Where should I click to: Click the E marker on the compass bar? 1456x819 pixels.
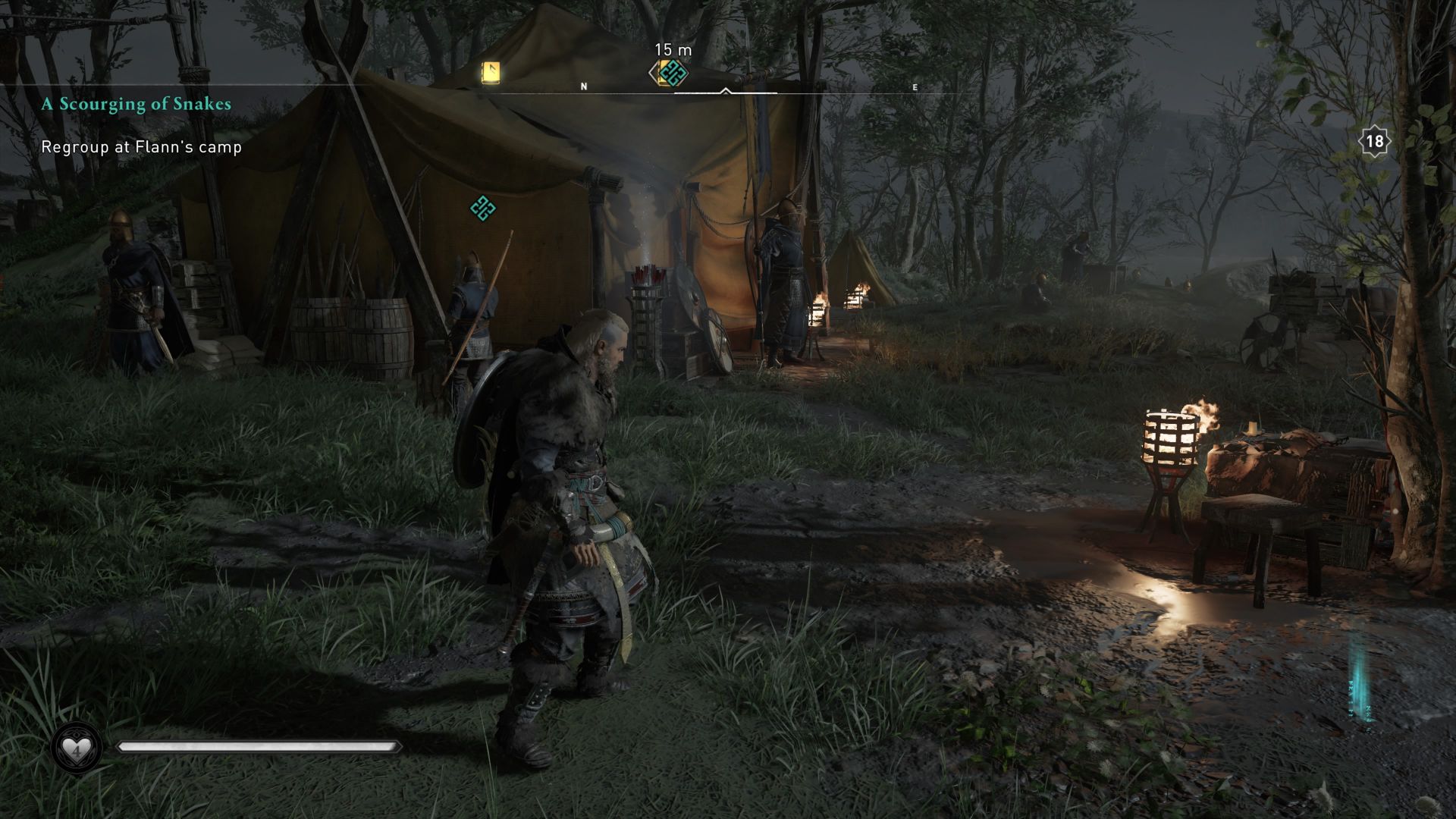tap(915, 87)
